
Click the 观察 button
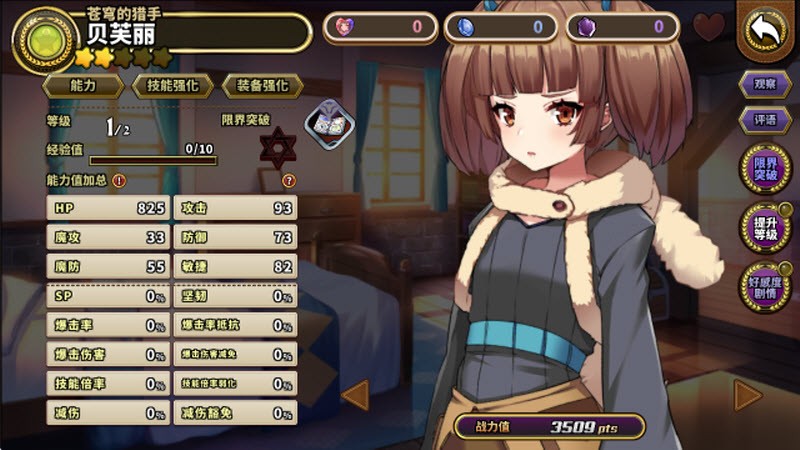(766, 84)
